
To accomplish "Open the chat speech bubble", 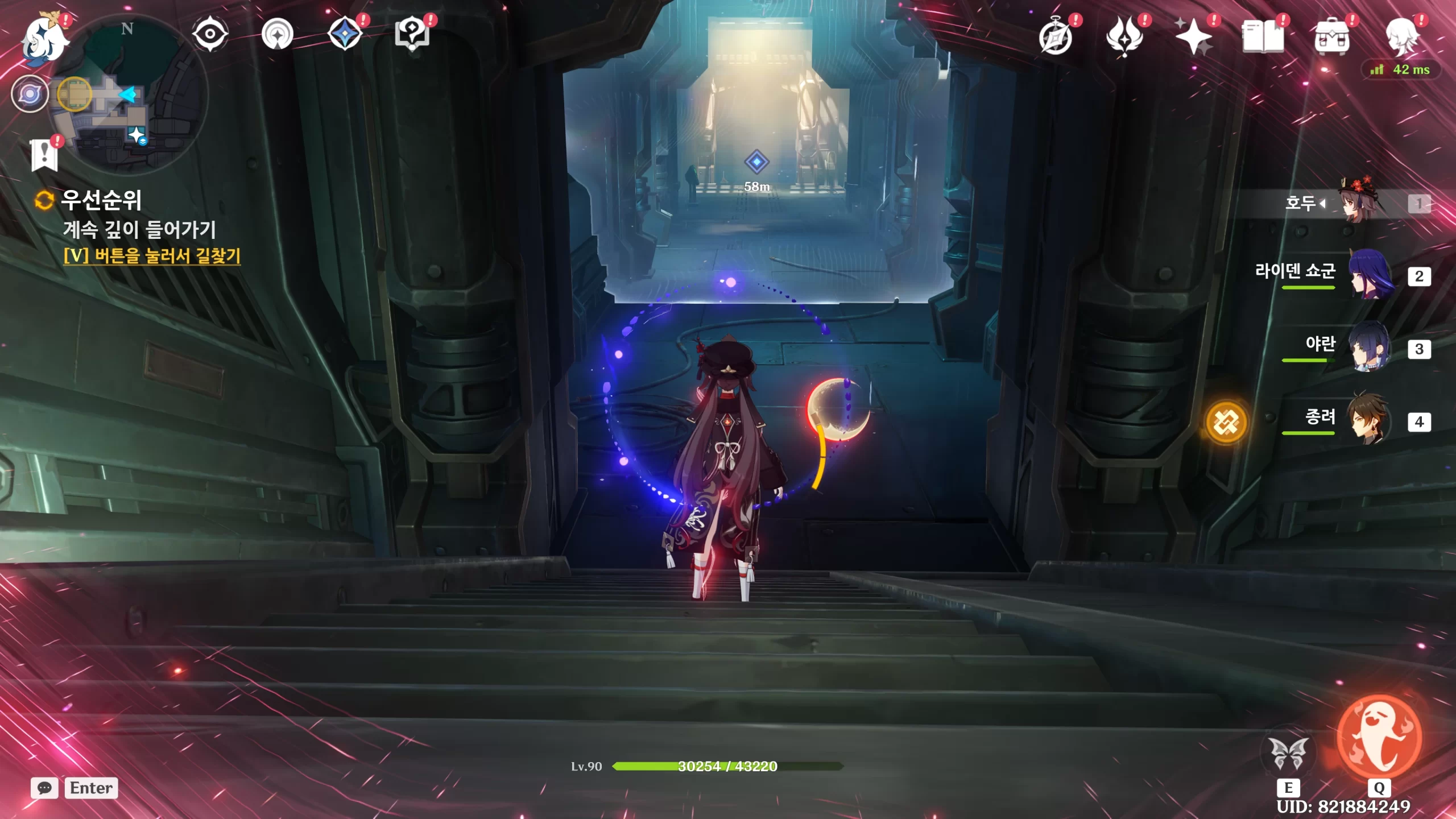I will pyautogui.click(x=44, y=788).
